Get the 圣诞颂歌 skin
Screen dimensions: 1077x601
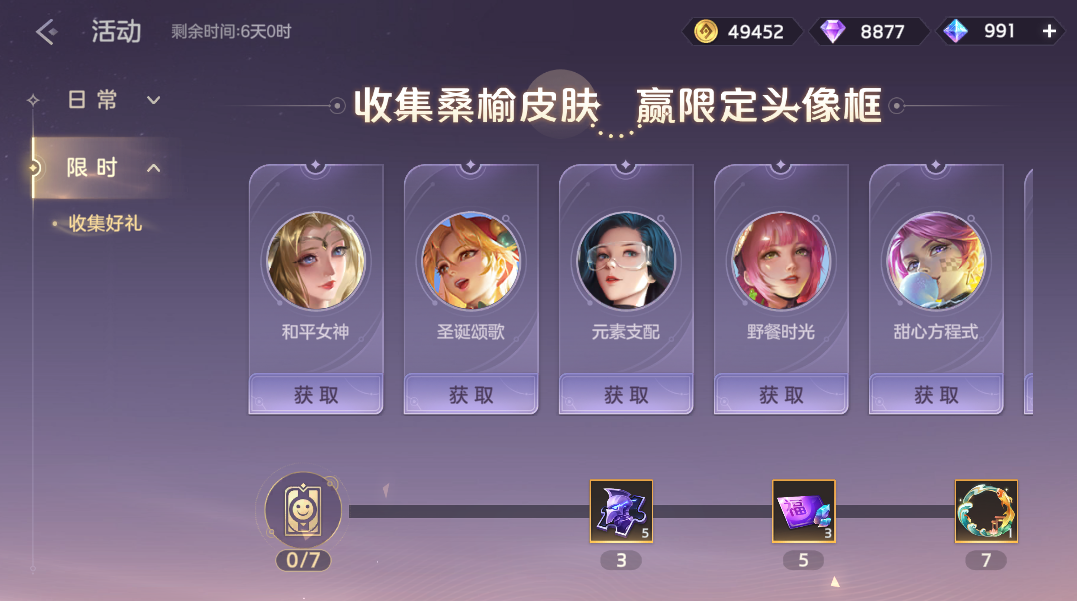point(471,395)
